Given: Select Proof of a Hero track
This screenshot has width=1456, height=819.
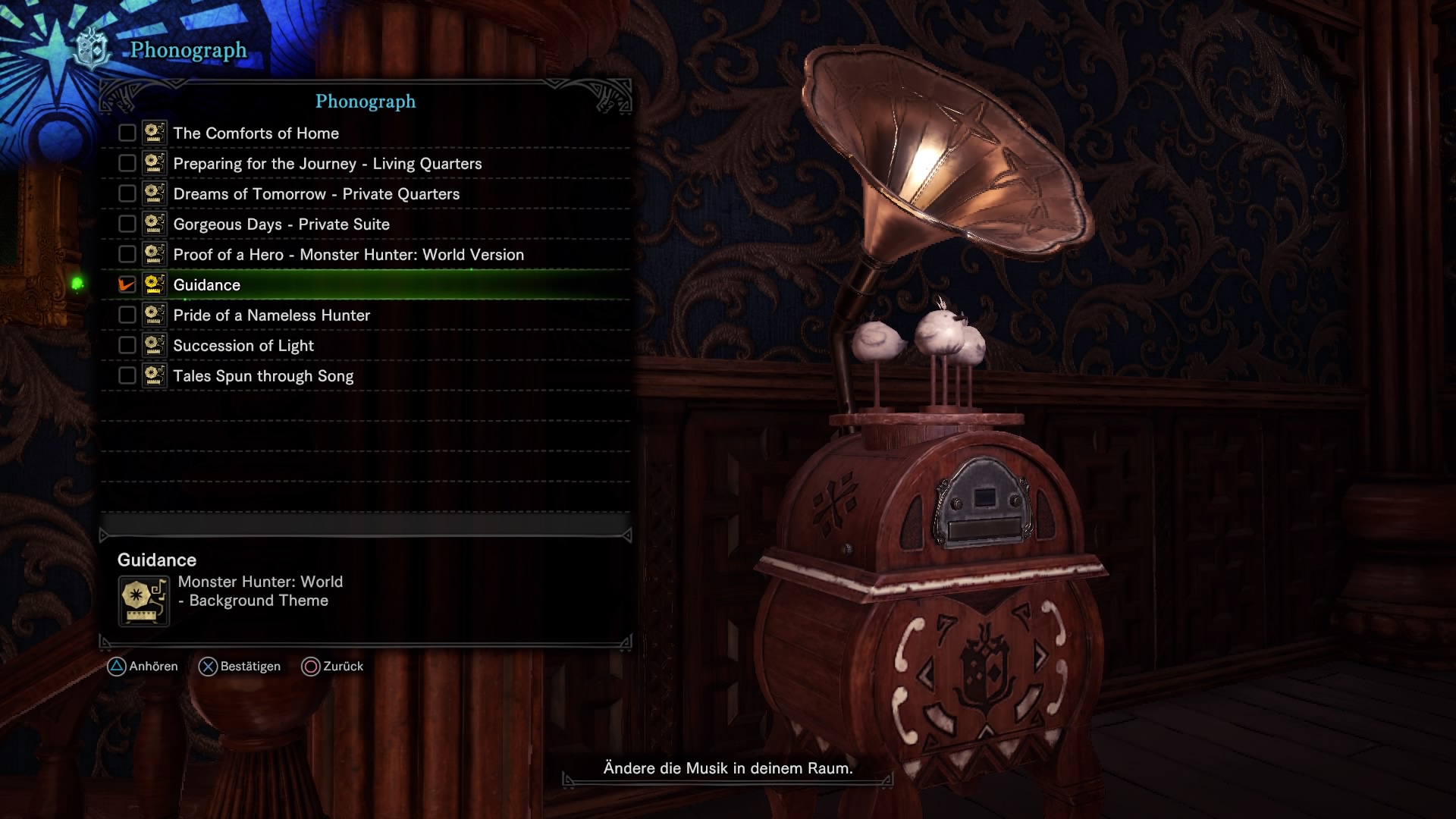Looking at the screenshot, I should [348, 255].
